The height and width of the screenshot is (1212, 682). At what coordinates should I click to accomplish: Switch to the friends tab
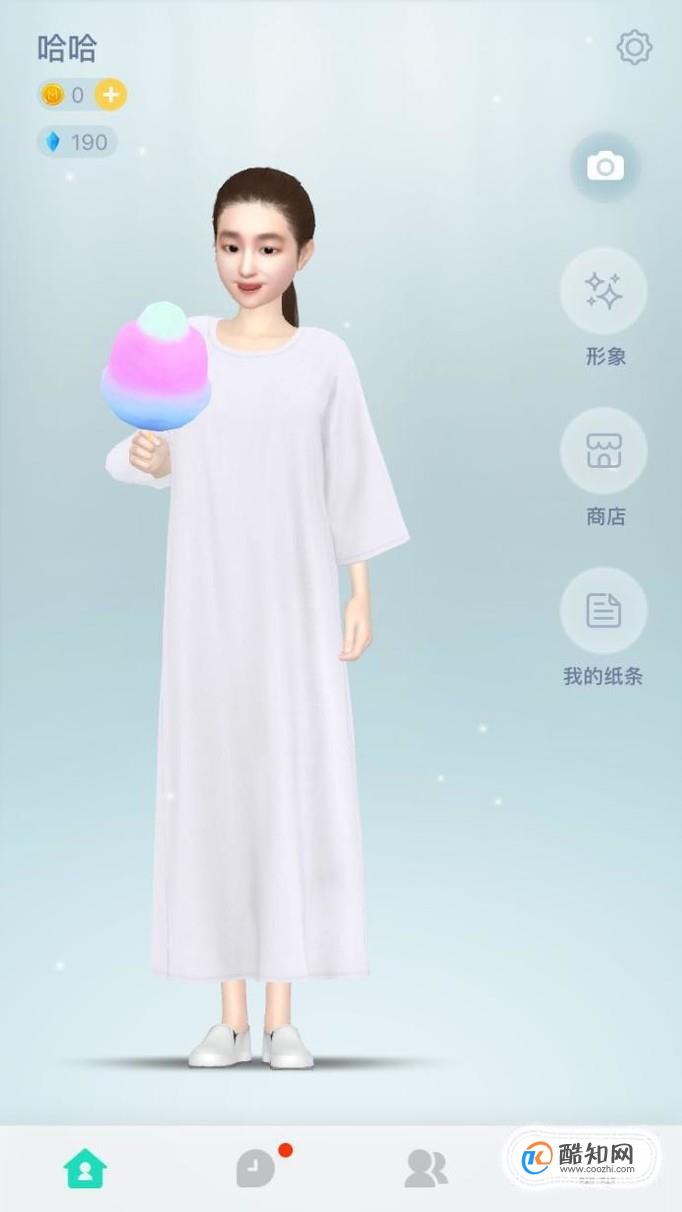coord(426,1167)
